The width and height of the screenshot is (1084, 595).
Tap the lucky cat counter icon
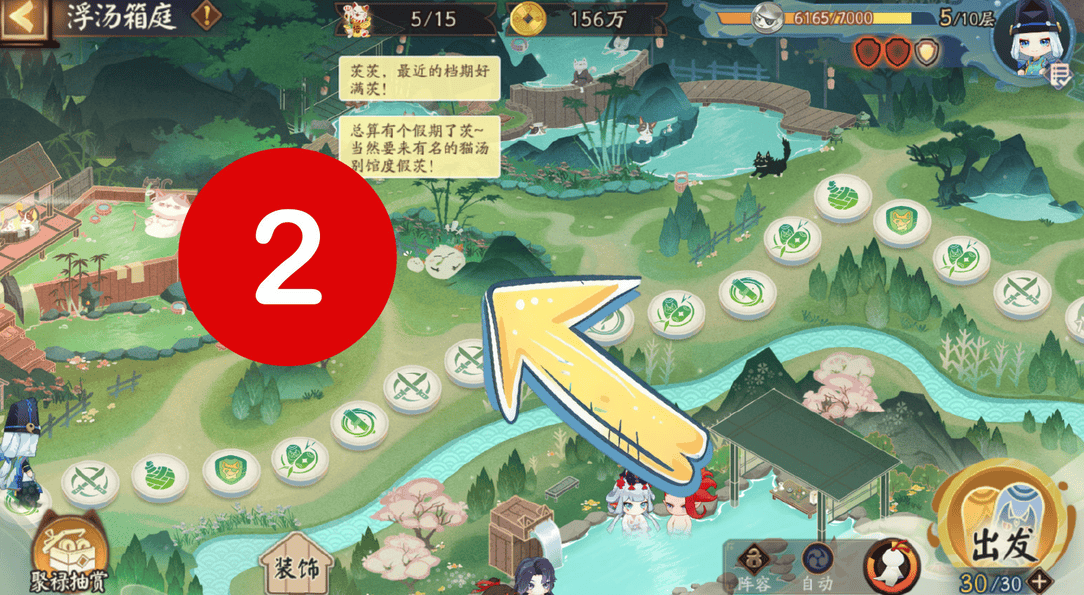[x=357, y=18]
